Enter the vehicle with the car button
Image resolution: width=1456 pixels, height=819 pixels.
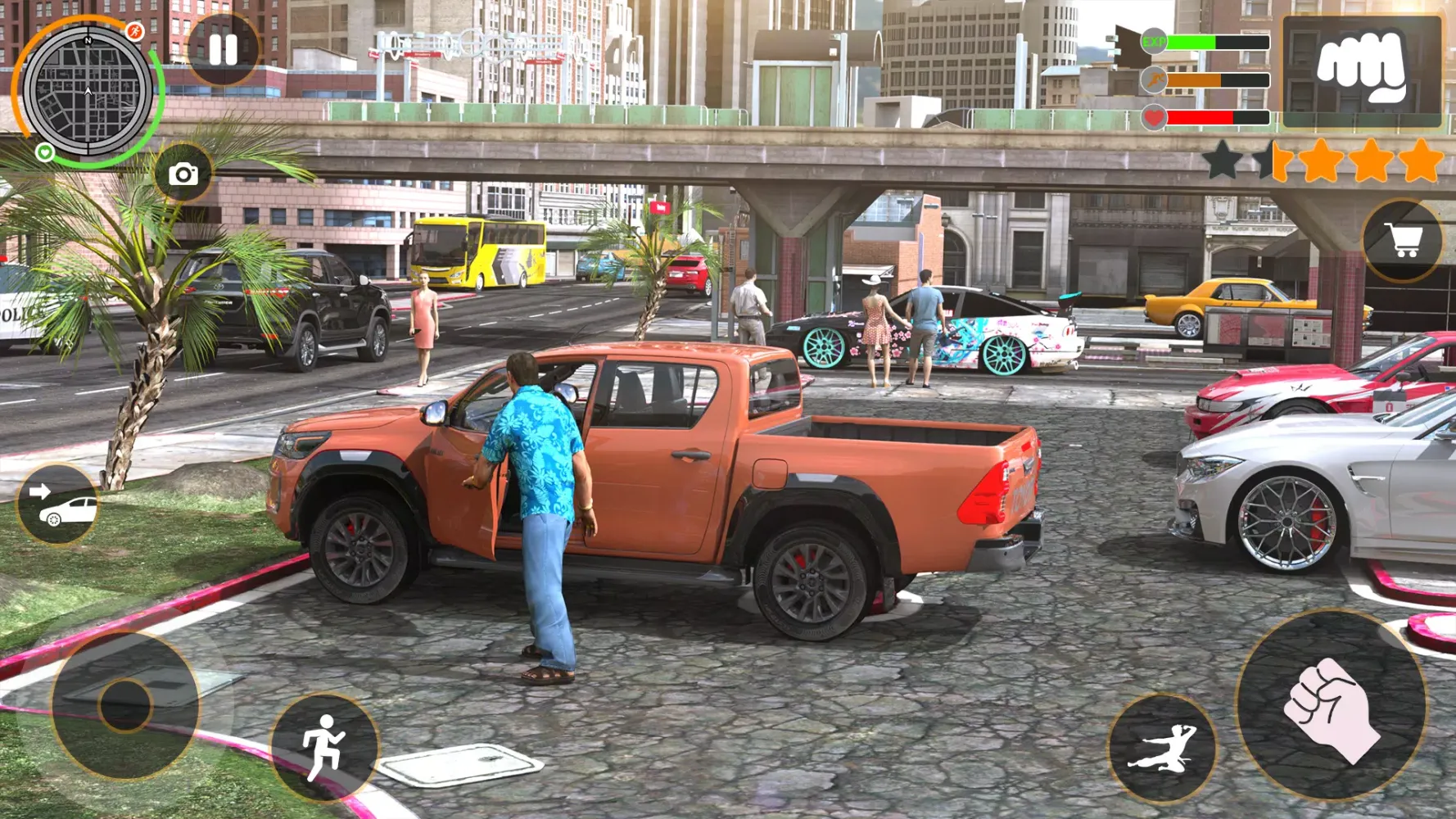point(58,505)
